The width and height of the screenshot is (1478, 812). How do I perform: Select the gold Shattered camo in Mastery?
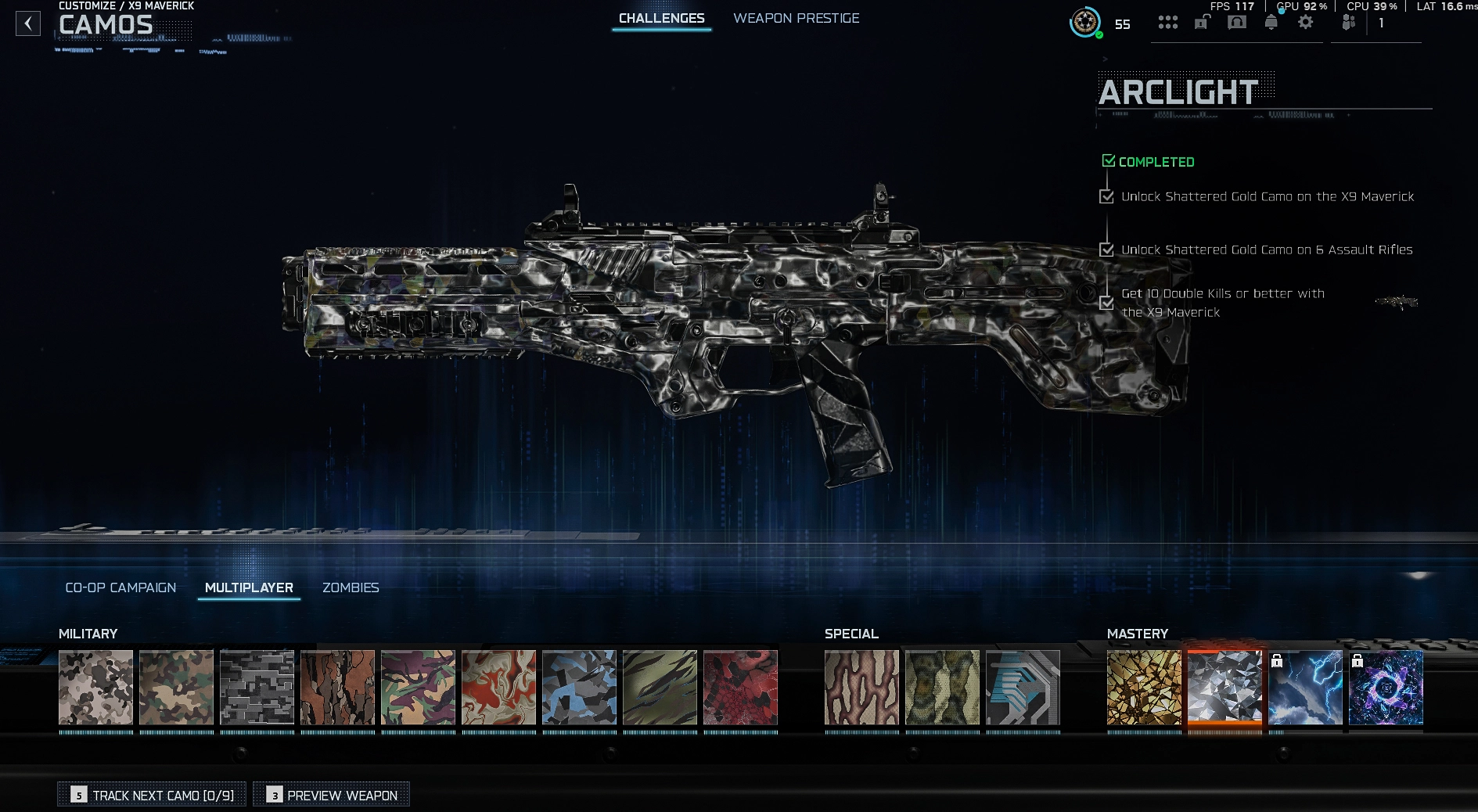click(x=1144, y=689)
